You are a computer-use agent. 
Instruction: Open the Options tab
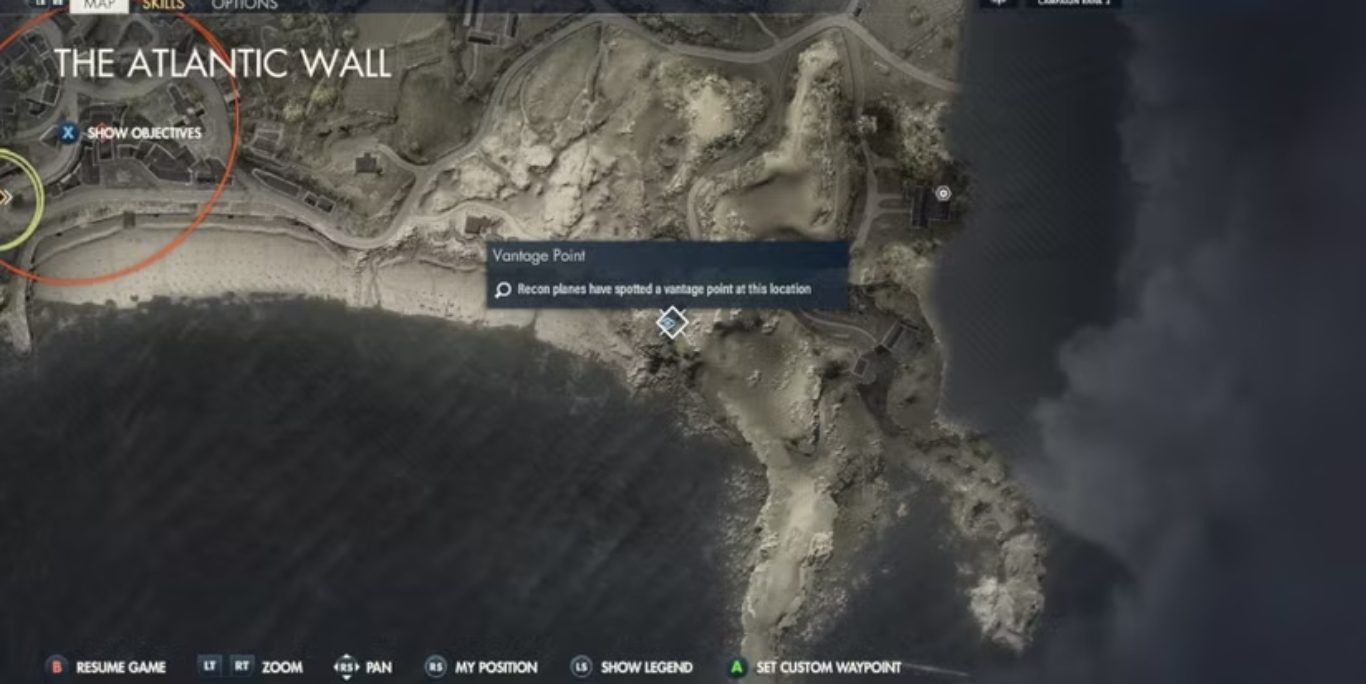pos(244,5)
